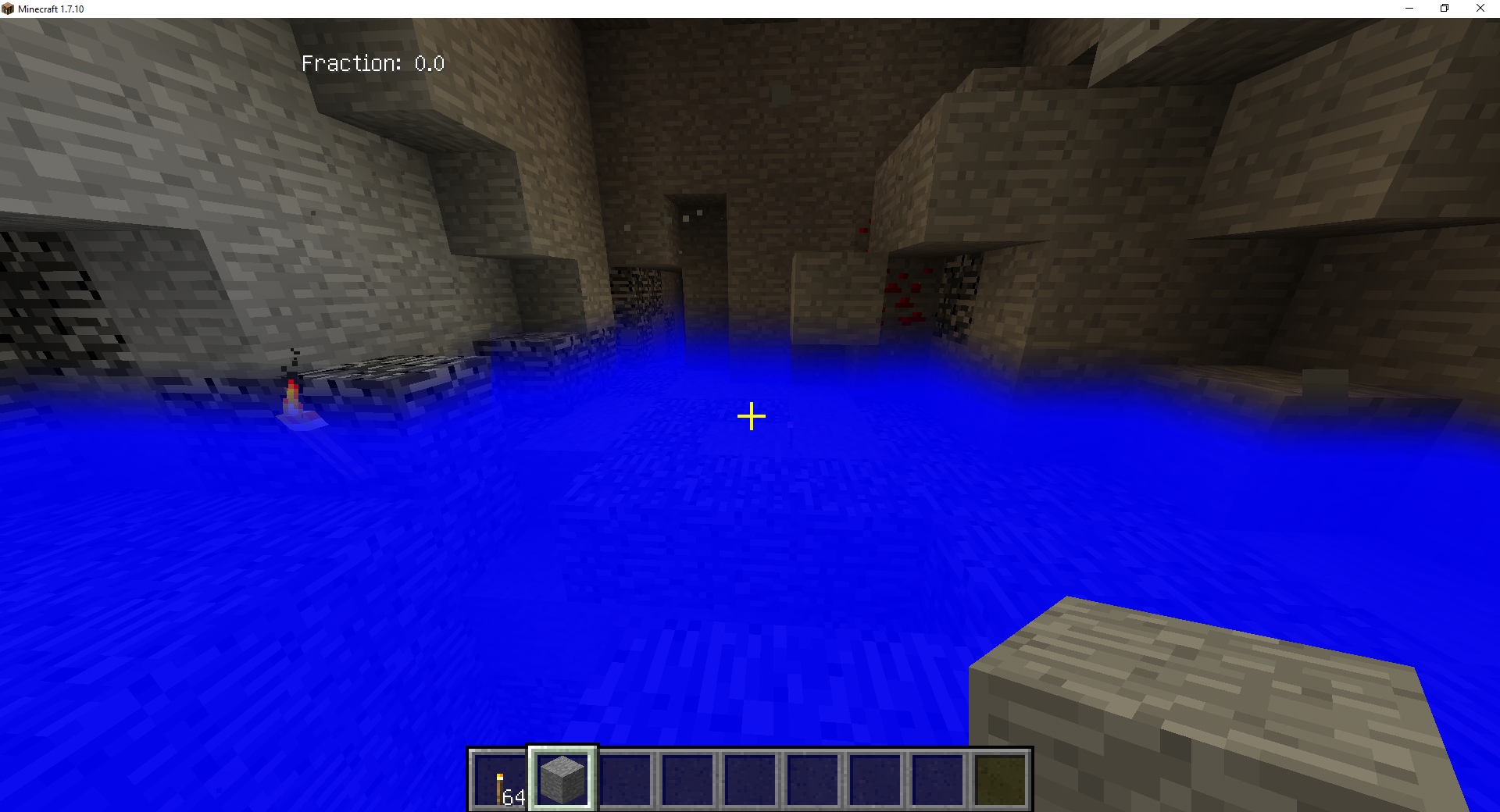Select the stone block in the second hotbar slot
This screenshot has width=1500, height=812.
pos(562,777)
